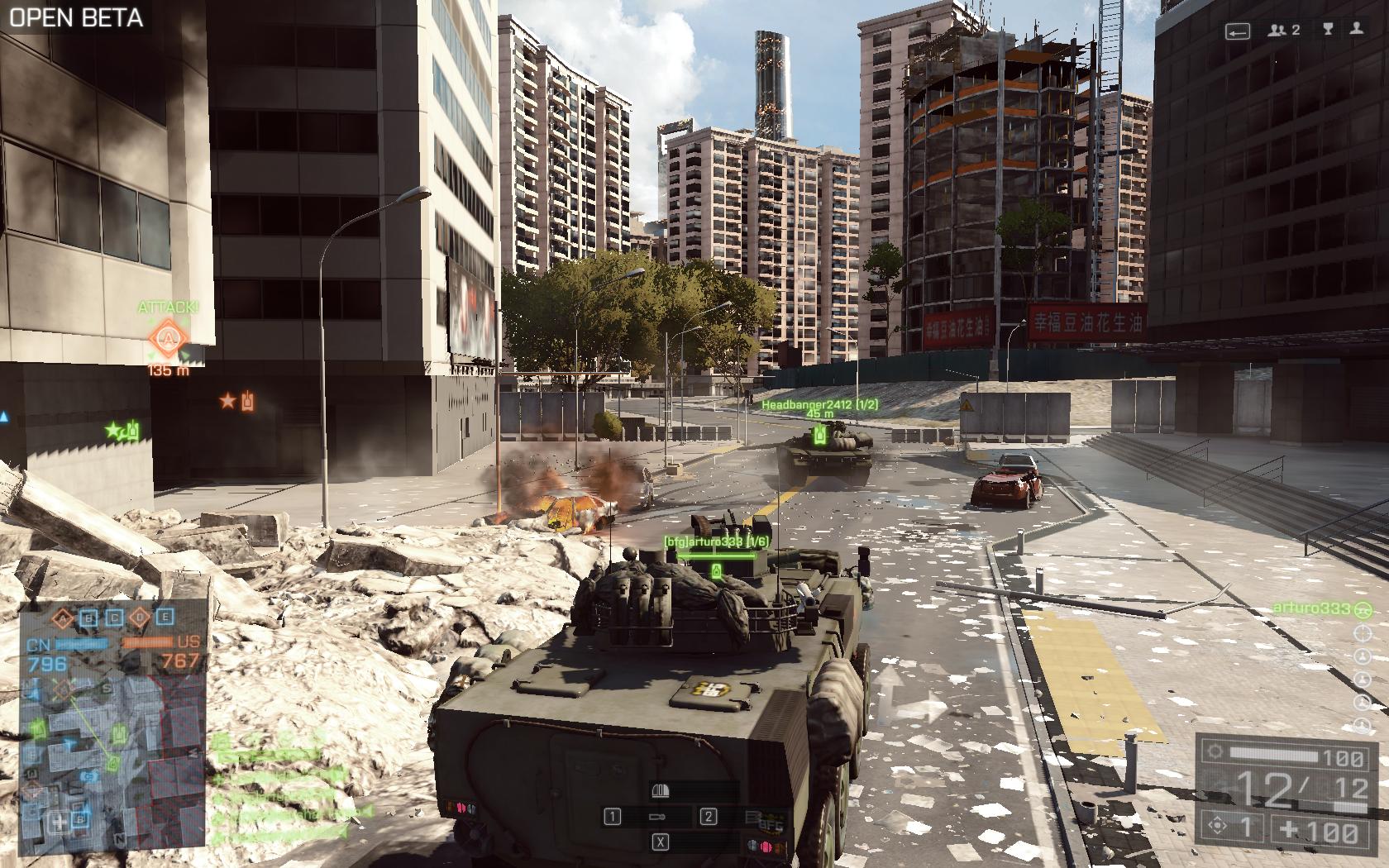Click capture point E flag indicator
The image size is (1389, 868).
166,618
